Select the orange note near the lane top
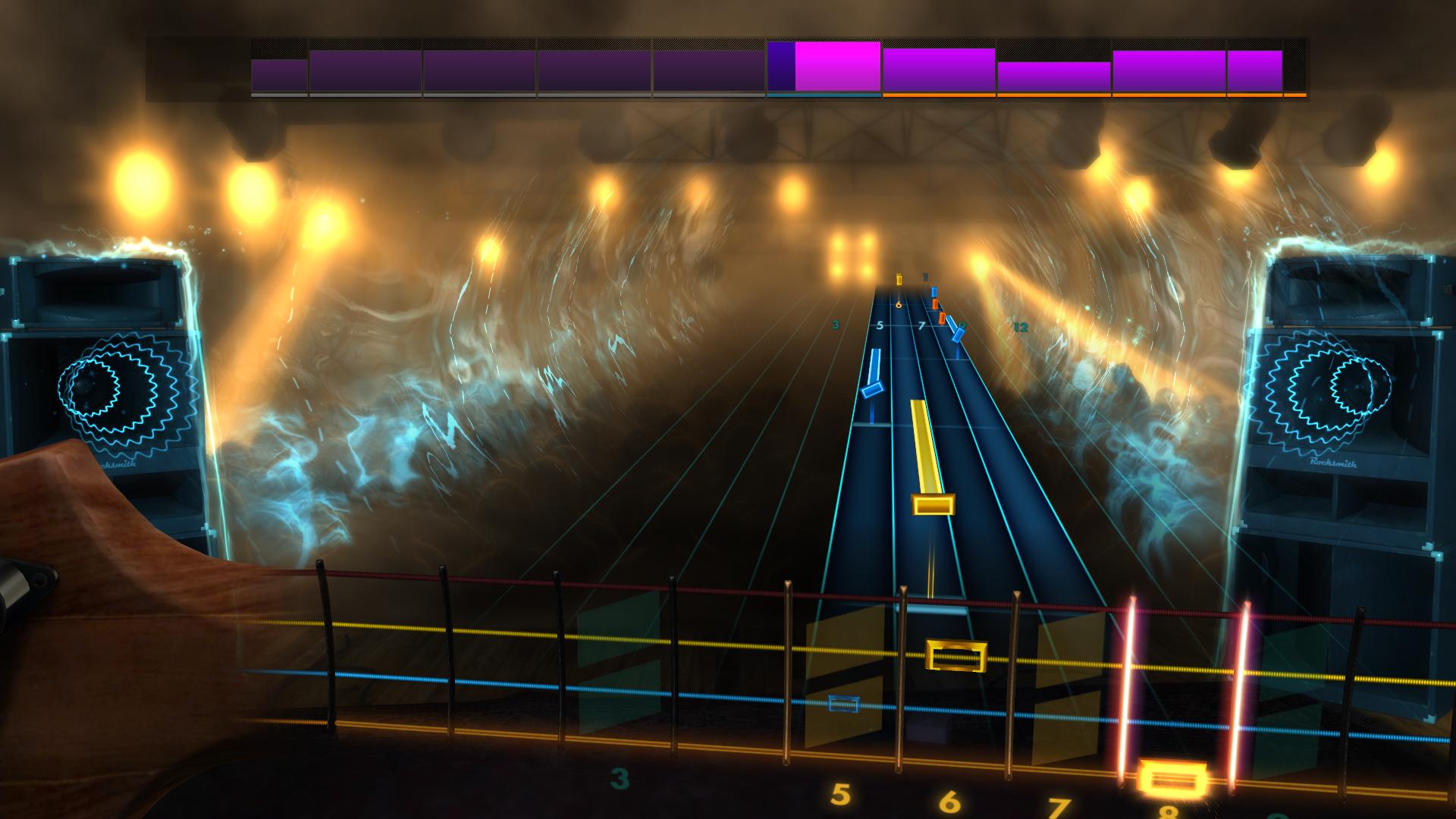Image resolution: width=1456 pixels, height=819 pixels. 935,303
